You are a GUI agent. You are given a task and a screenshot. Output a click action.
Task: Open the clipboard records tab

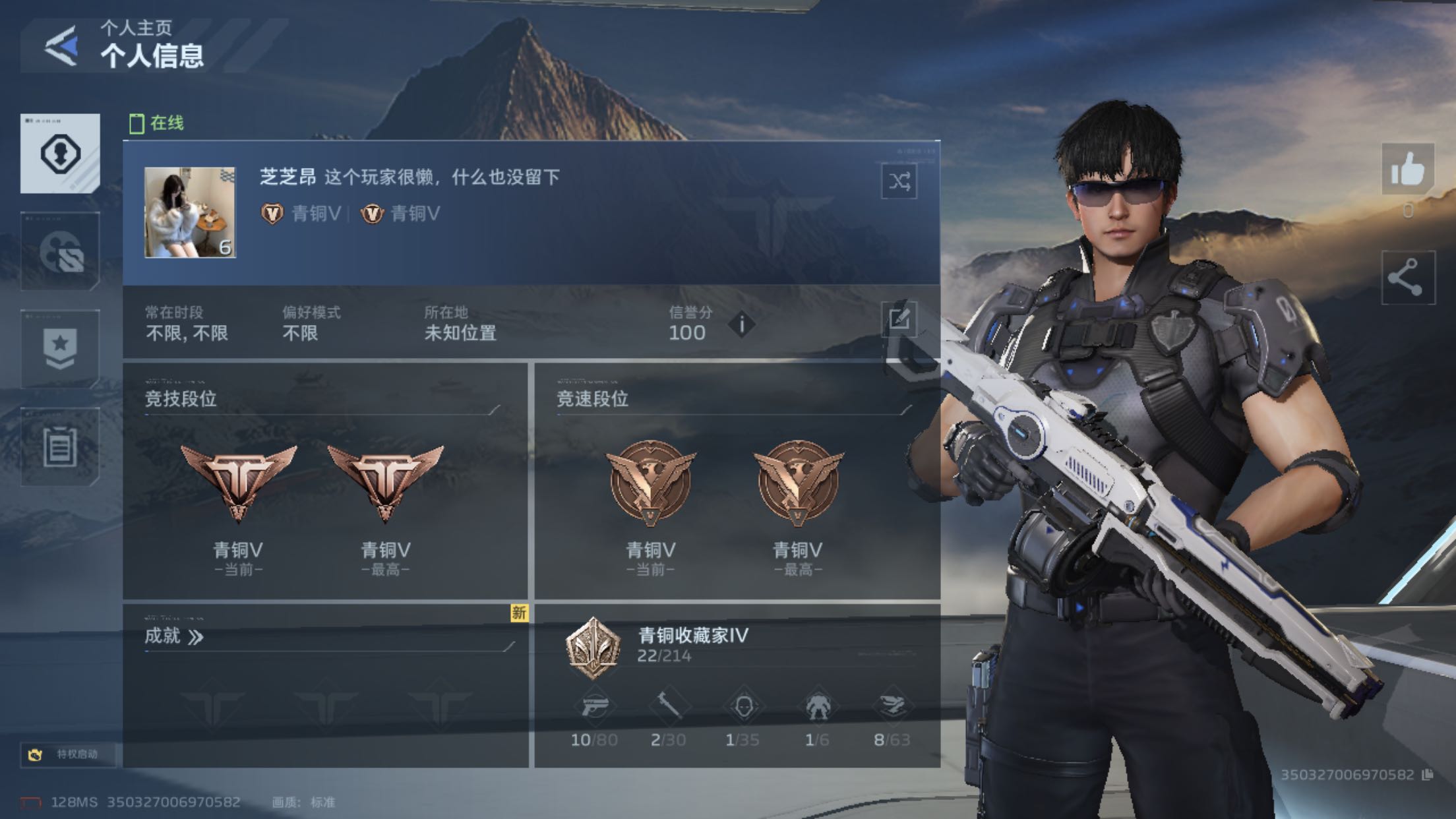pos(60,447)
